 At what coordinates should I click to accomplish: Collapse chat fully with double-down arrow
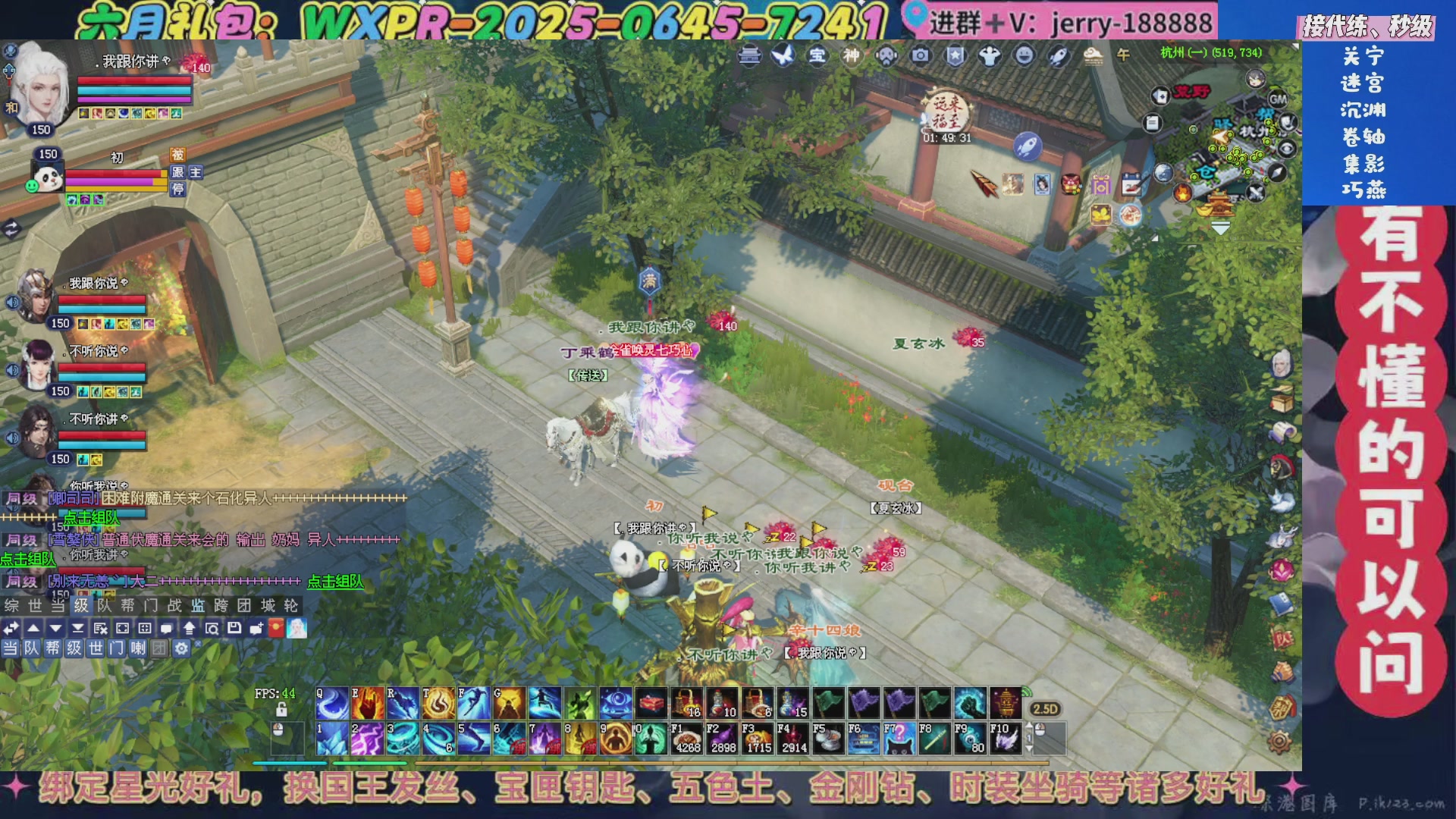coord(79,629)
